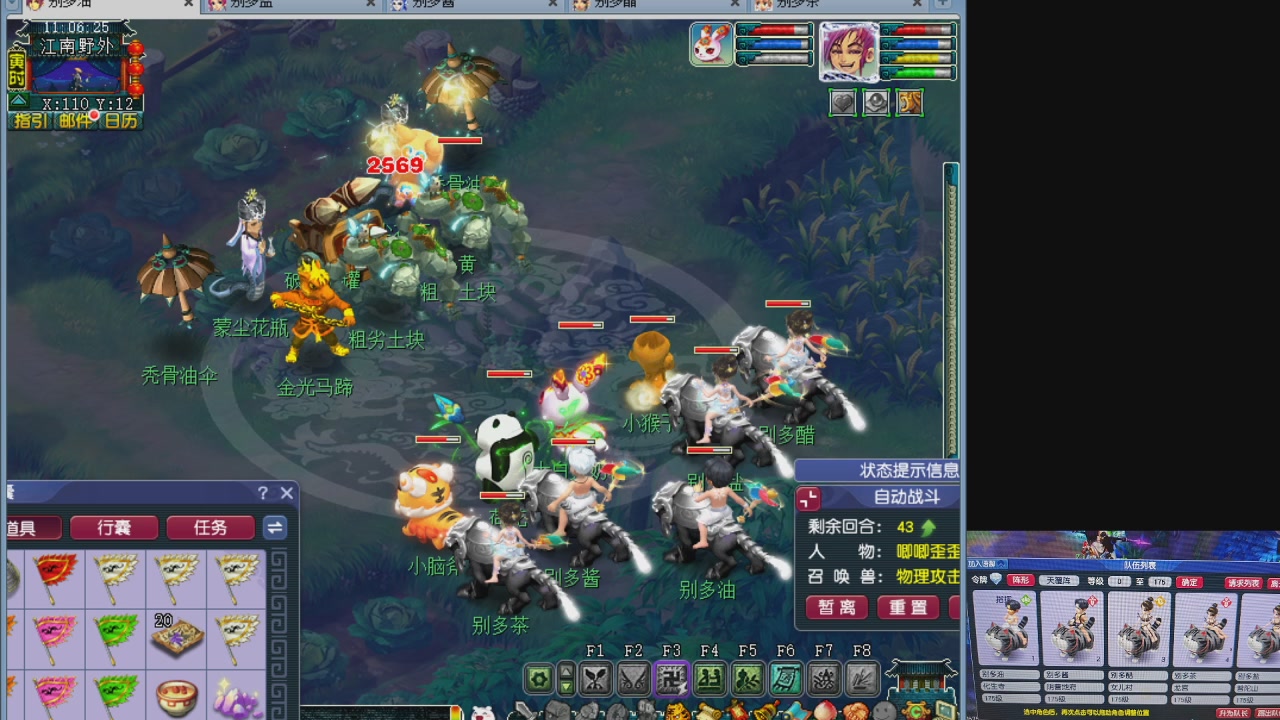This screenshot has height=720, width=1280.
Task: Click the golden lion buff icon under the portrait
Action: (x=909, y=102)
